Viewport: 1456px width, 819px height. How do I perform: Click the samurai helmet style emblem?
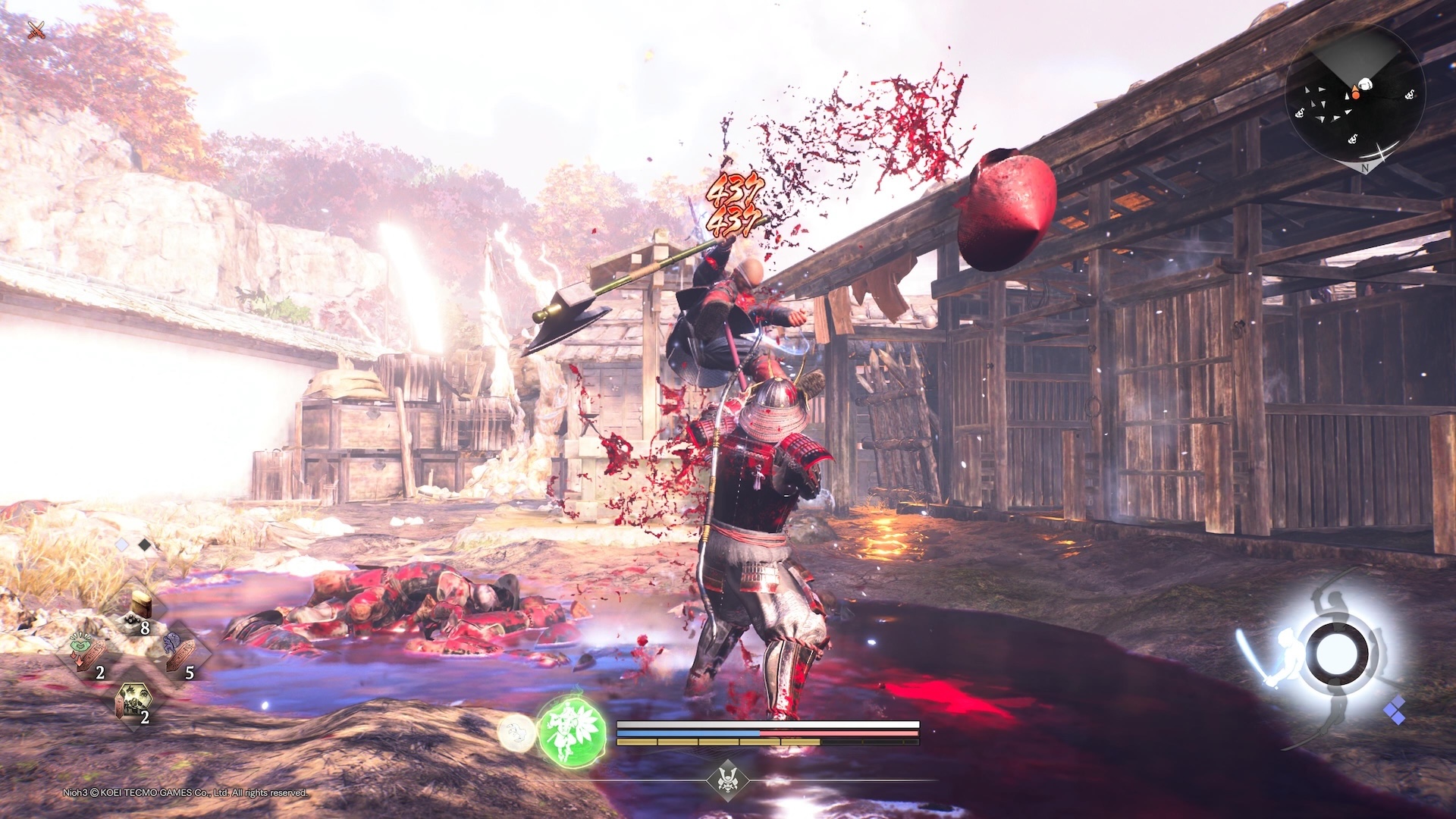click(728, 780)
